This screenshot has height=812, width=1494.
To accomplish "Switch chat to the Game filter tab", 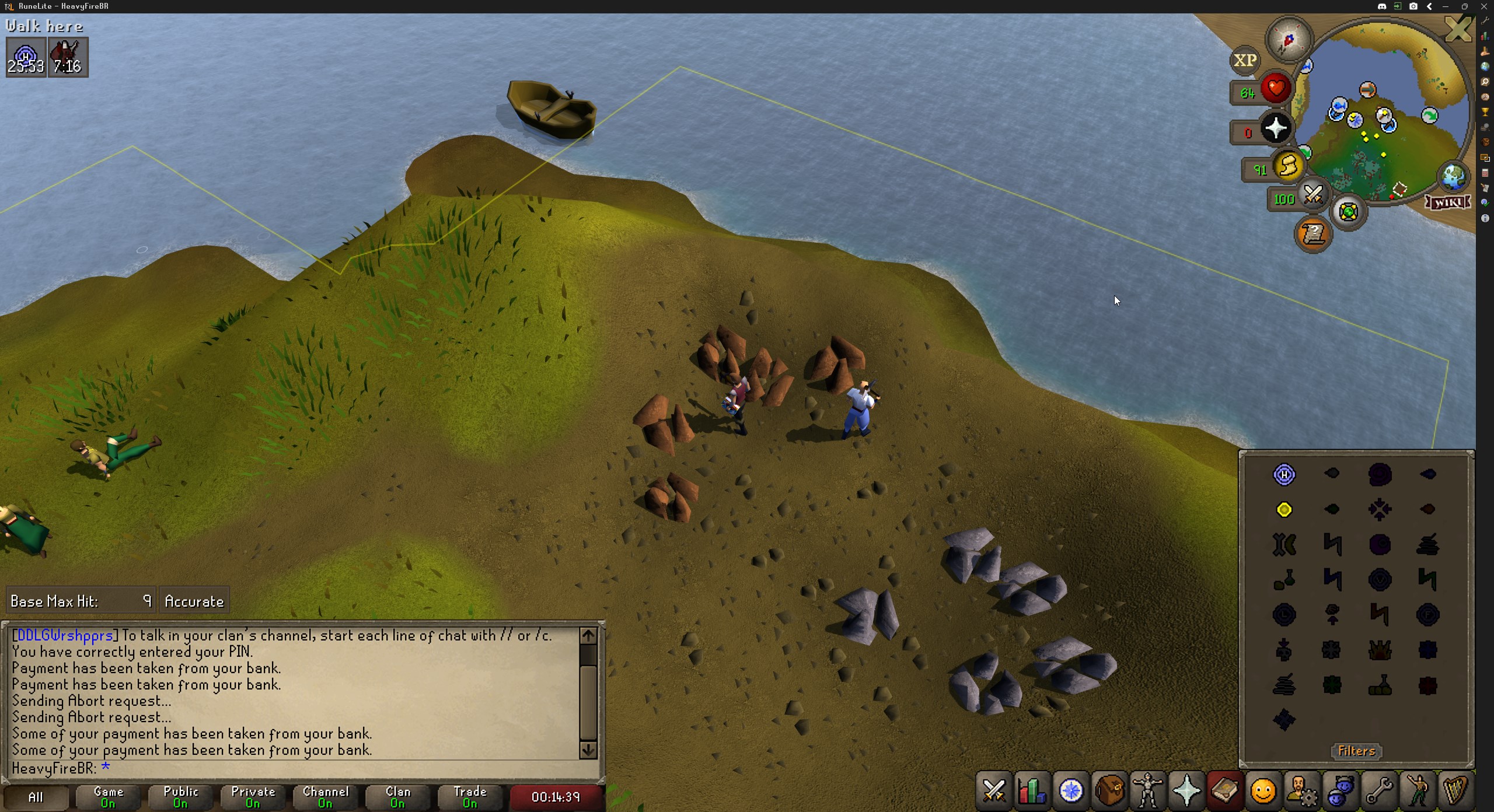I will click(109, 797).
